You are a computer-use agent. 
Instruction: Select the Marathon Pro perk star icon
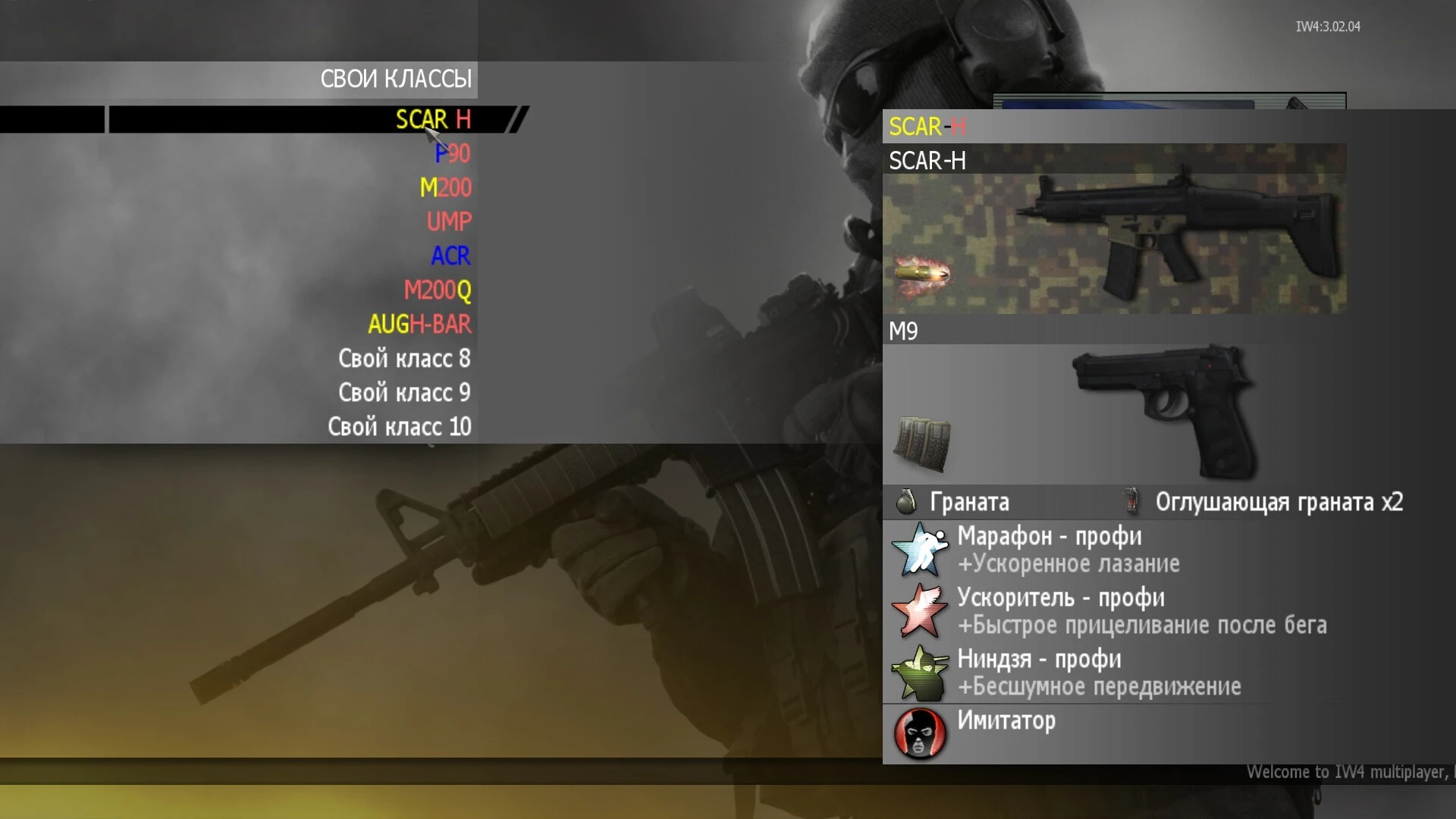[919, 548]
